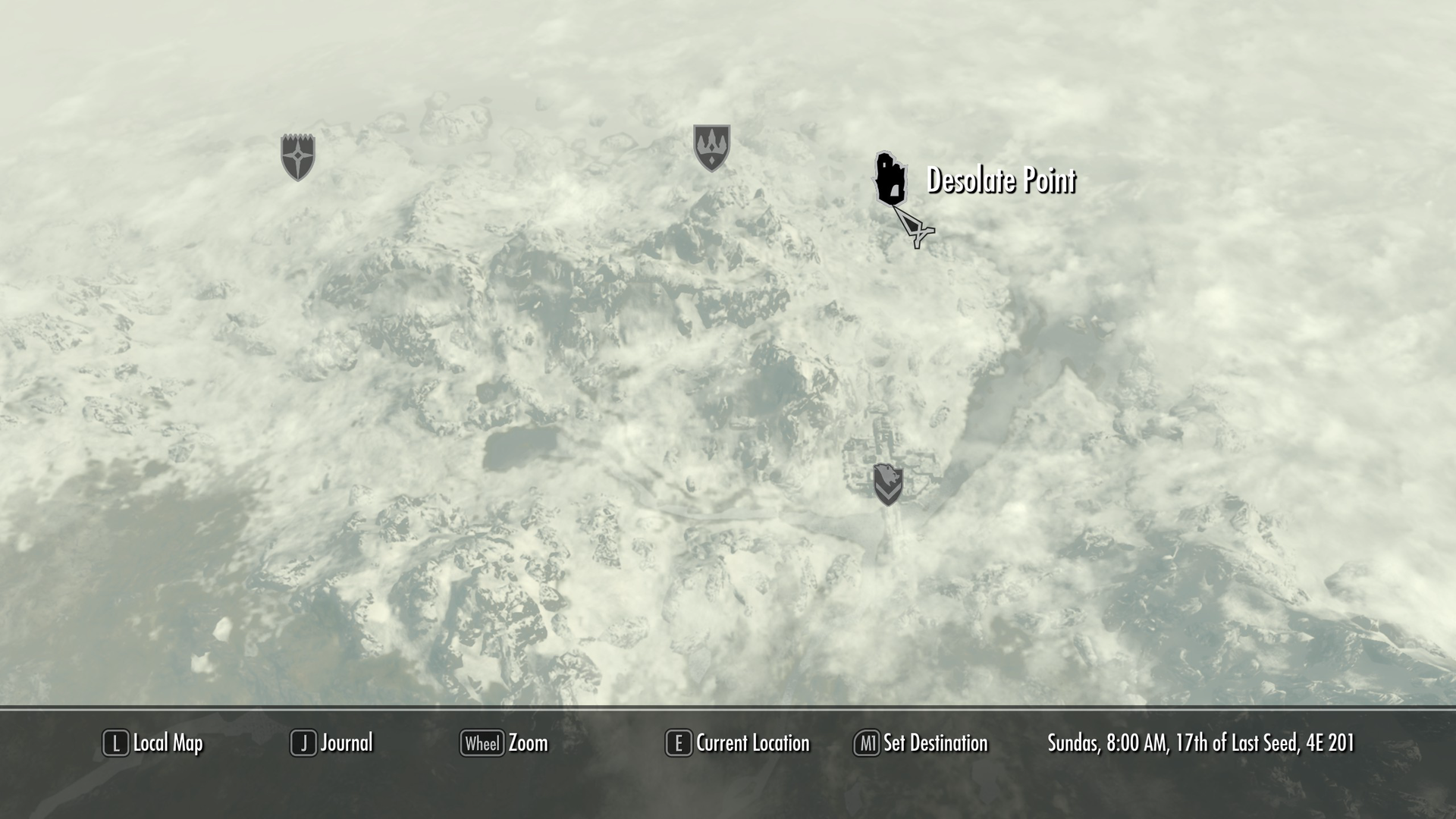Click the J key icon for Journal

click(303, 743)
